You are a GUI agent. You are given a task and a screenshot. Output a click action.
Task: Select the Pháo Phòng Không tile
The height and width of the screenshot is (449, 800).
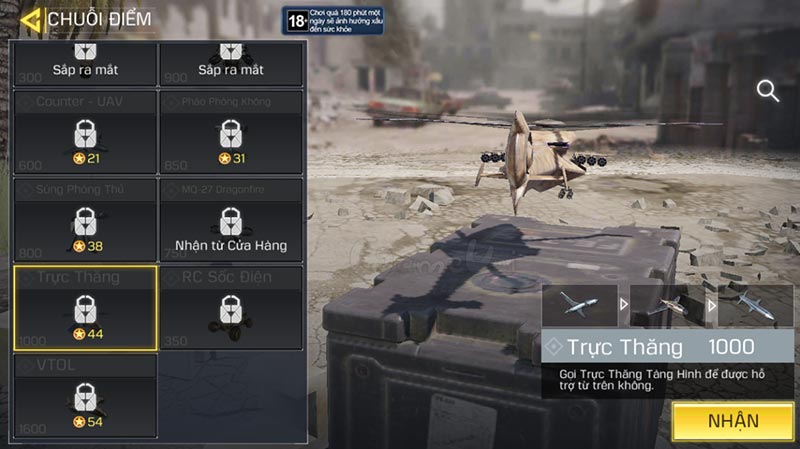231,131
